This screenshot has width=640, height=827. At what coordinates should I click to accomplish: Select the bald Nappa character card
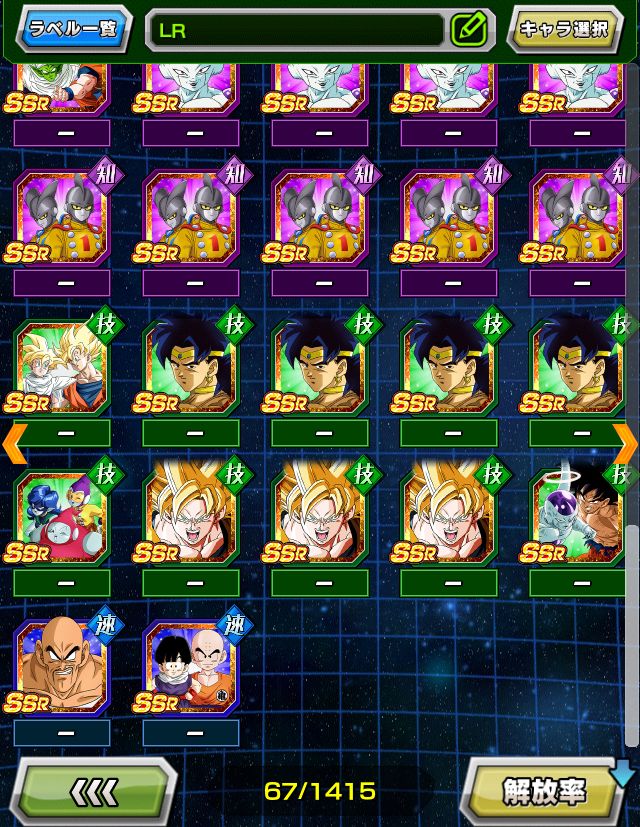coord(62,667)
